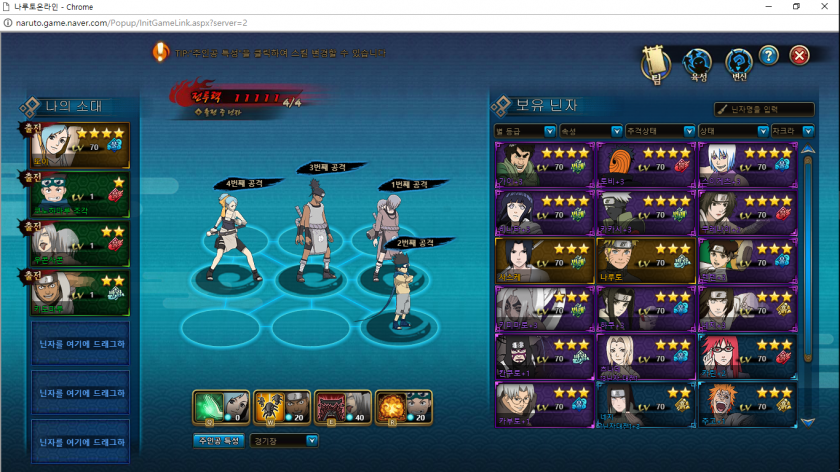840x472 pixels.
Task: Select the 사스케 ninja card
Action: 543,258
